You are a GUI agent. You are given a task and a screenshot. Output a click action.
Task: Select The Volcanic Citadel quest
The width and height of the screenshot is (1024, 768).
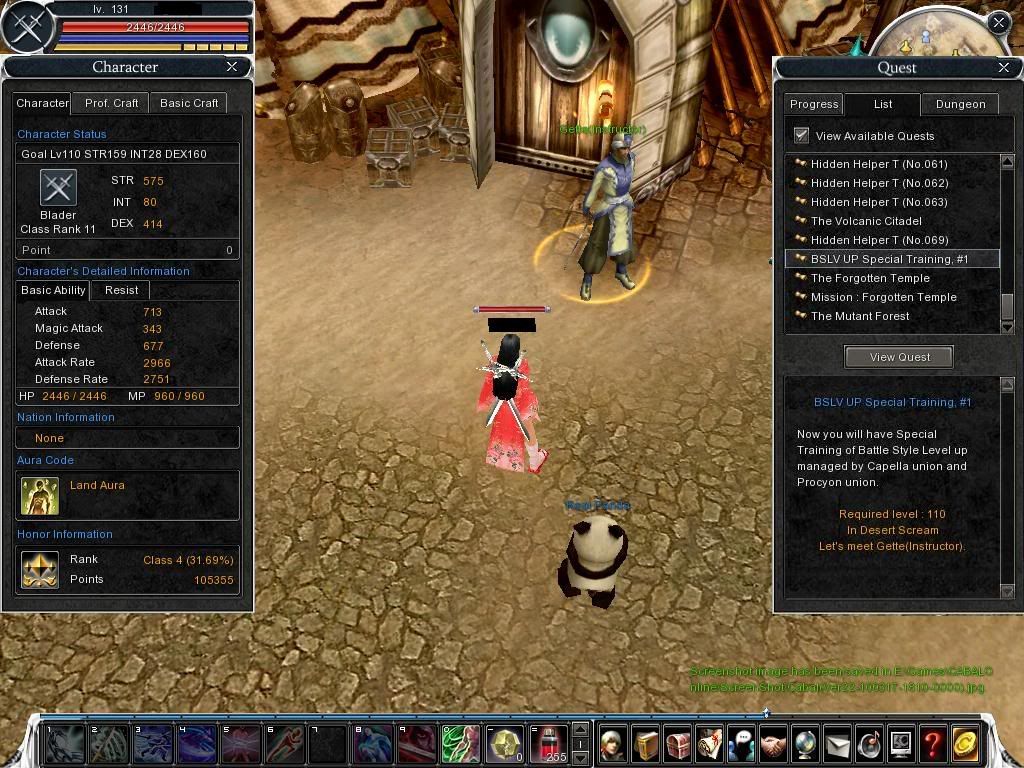[x=866, y=221]
